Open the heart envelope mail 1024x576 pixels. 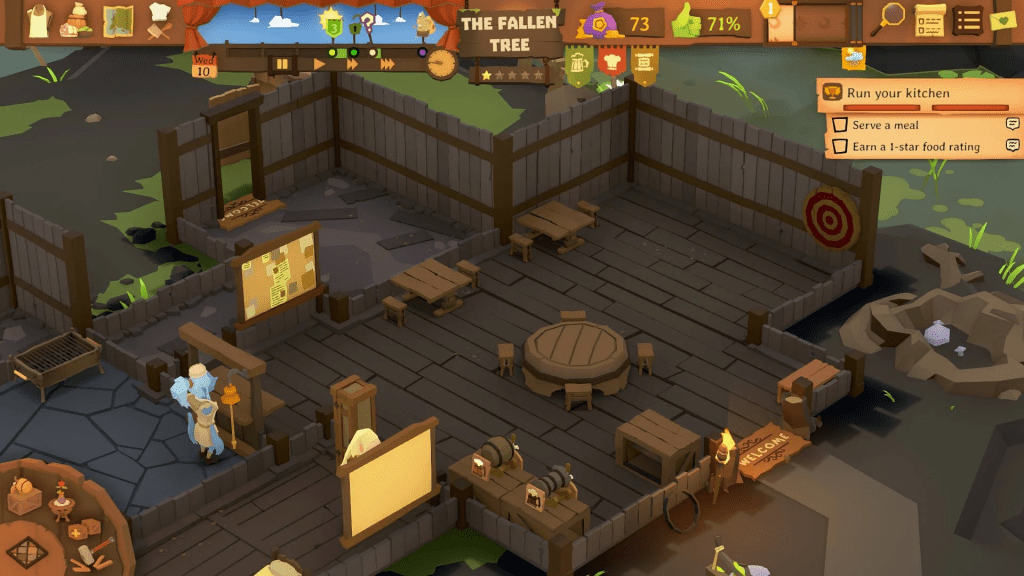pyautogui.click(x=1002, y=19)
